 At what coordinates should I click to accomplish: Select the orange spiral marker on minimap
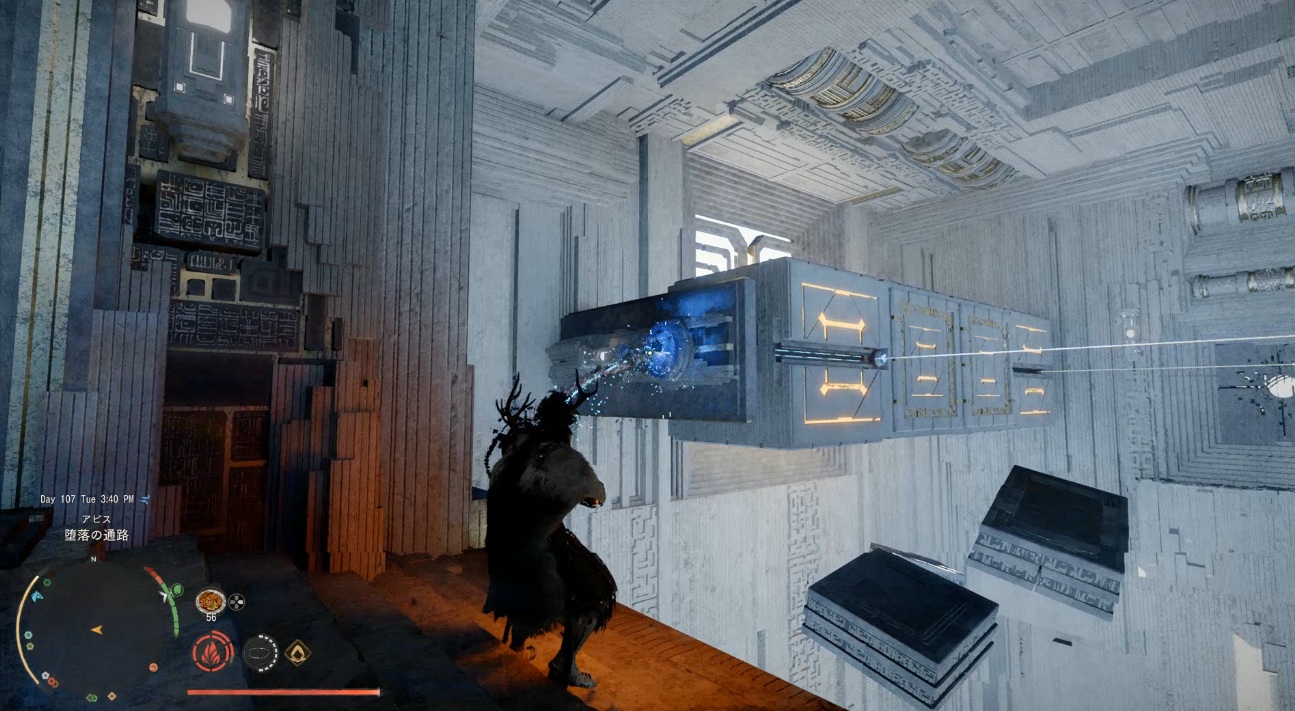point(152,666)
